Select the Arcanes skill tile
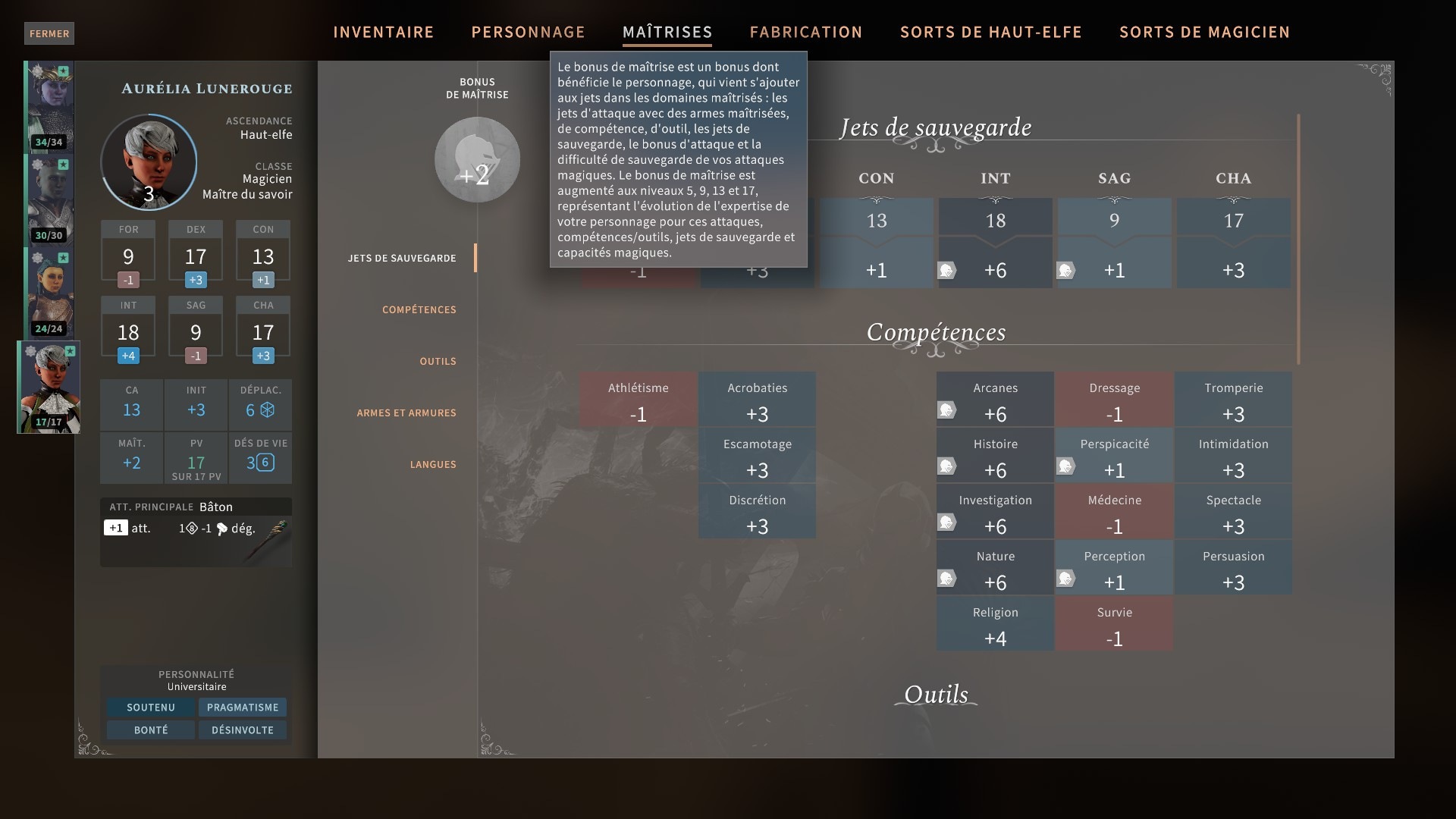The height and width of the screenshot is (819, 1456). pos(995,400)
